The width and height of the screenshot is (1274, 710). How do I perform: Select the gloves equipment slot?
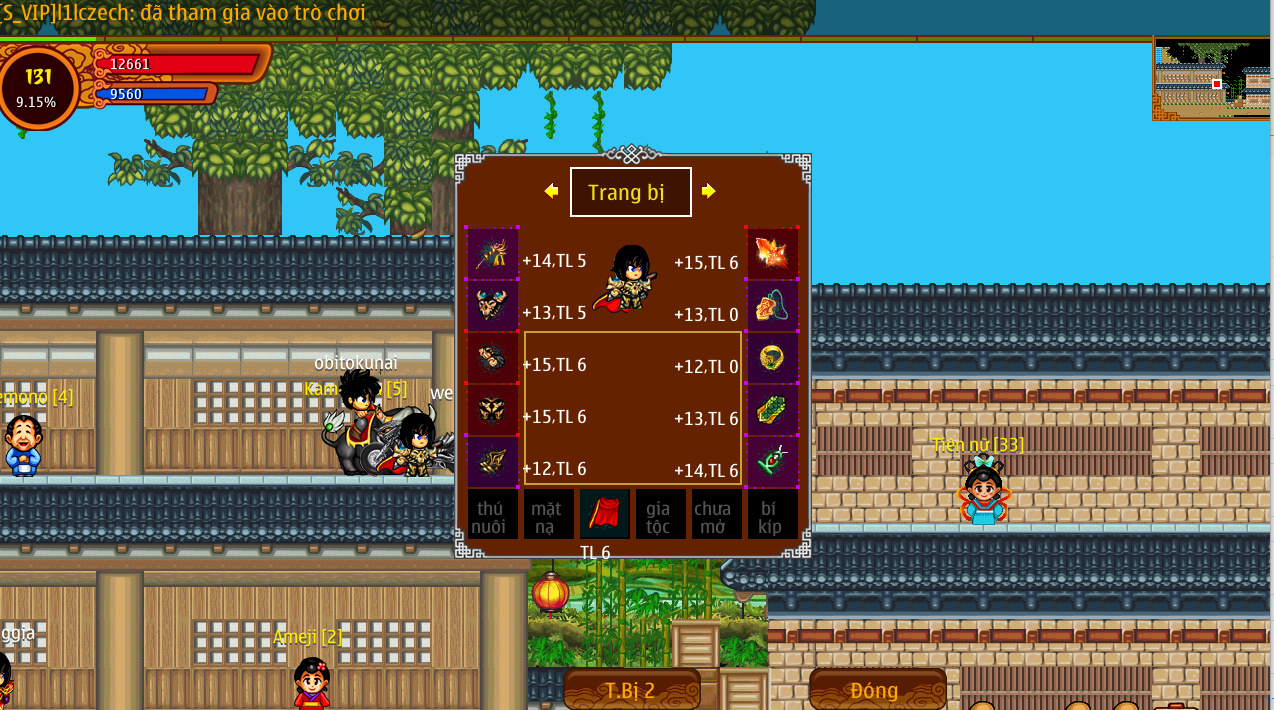coord(492,358)
